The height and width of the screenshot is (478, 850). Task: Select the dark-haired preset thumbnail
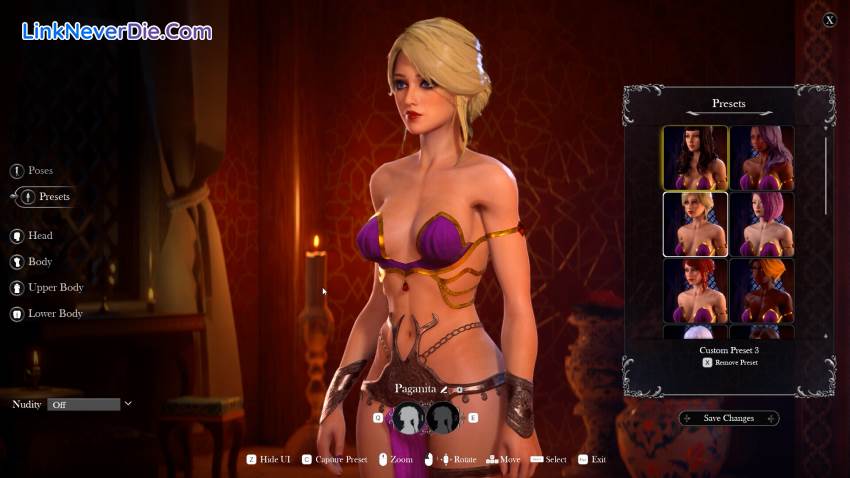click(695, 157)
